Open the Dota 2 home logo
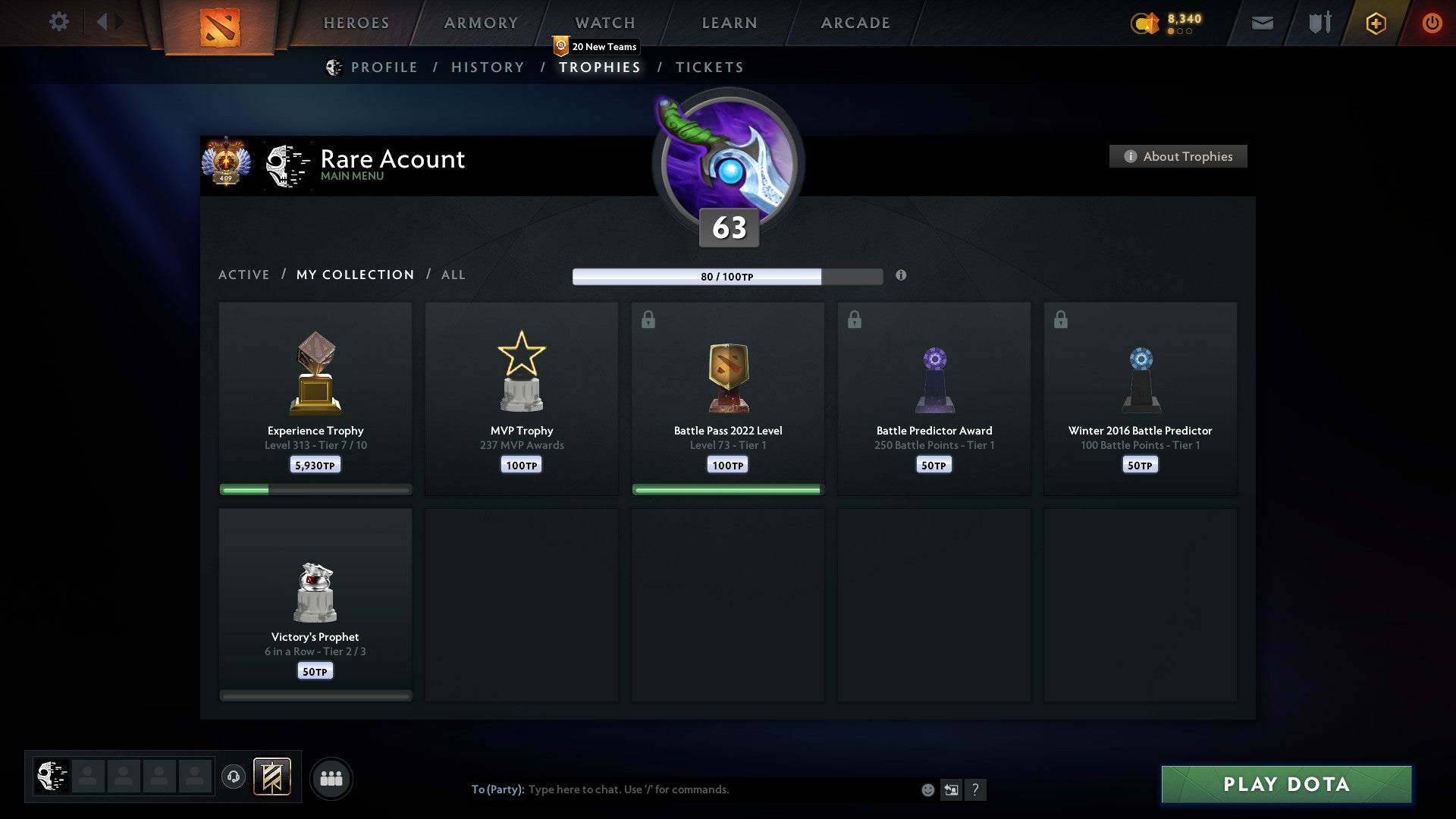Screen dimensions: 1456x819 coord(220,24)
